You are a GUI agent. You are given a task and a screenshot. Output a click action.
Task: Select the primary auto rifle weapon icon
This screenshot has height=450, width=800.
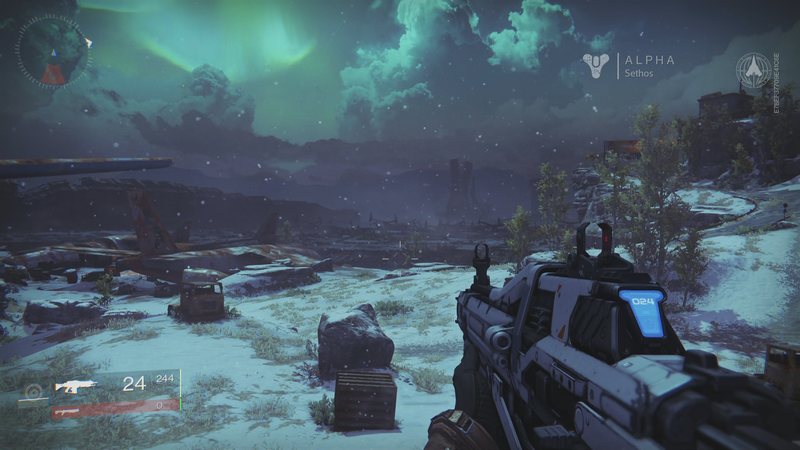coord(76,386)
